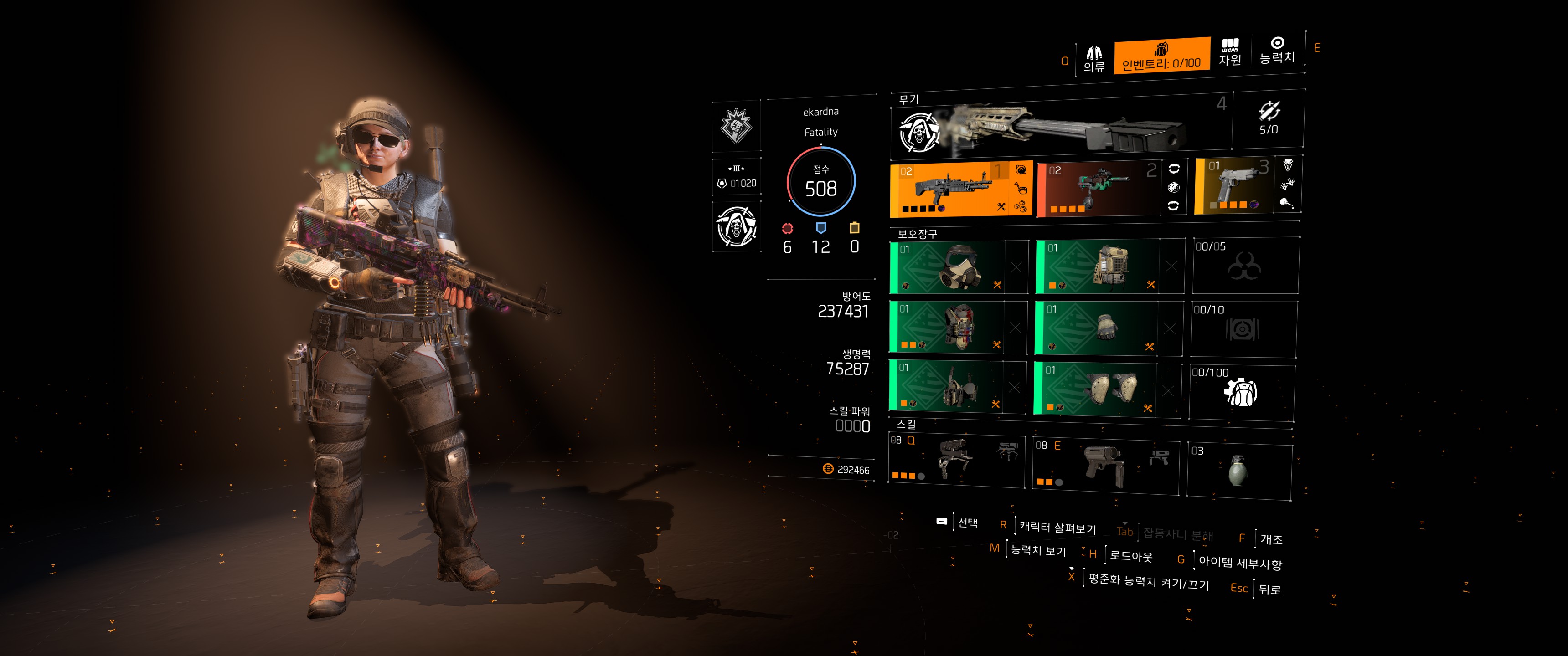Switch to the 자원 resources tab
This screenshot has height=656, width=1568.
pyautogui.click(x=1230, y=52)
